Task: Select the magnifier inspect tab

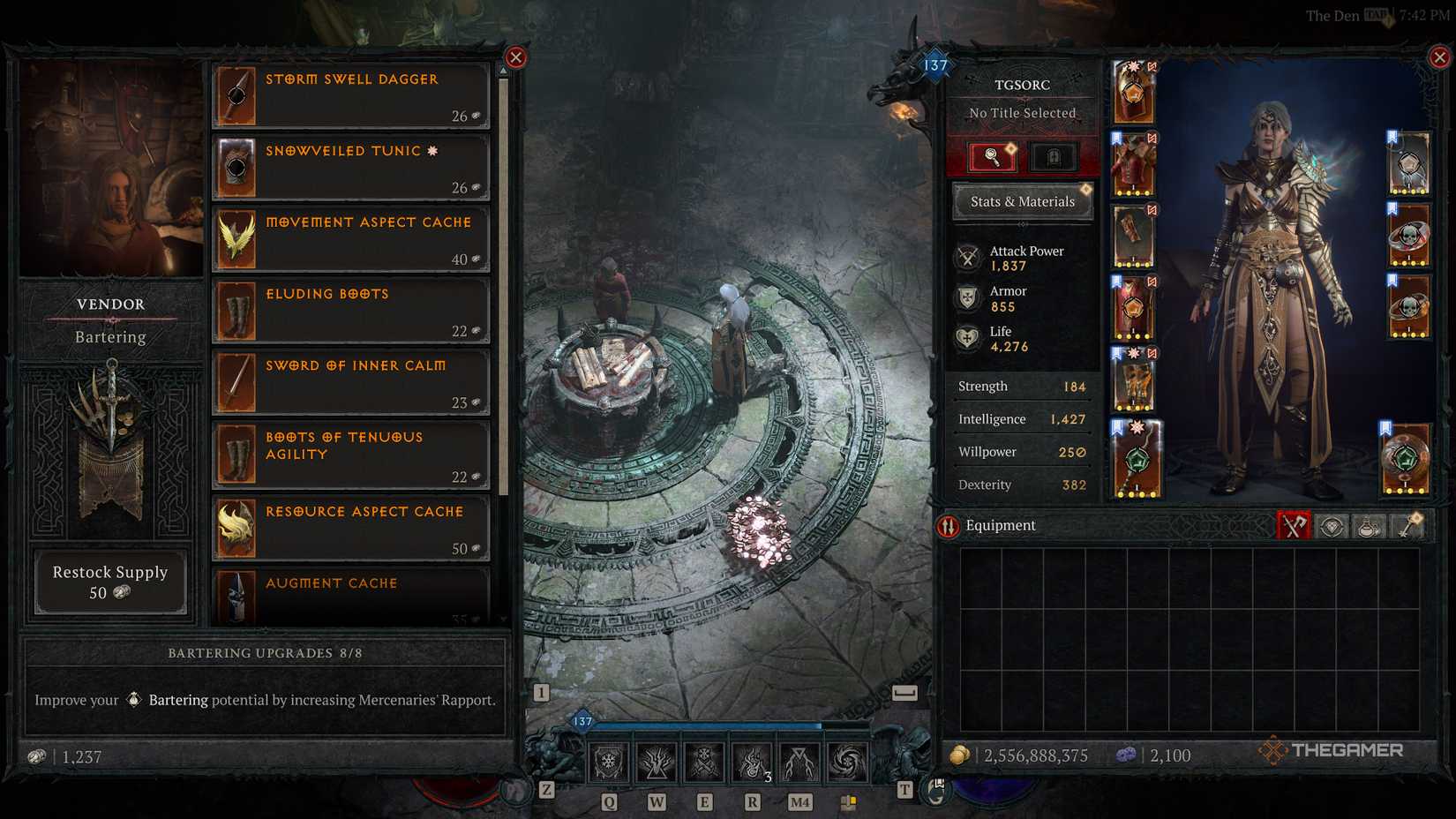Action: point(993,157)
